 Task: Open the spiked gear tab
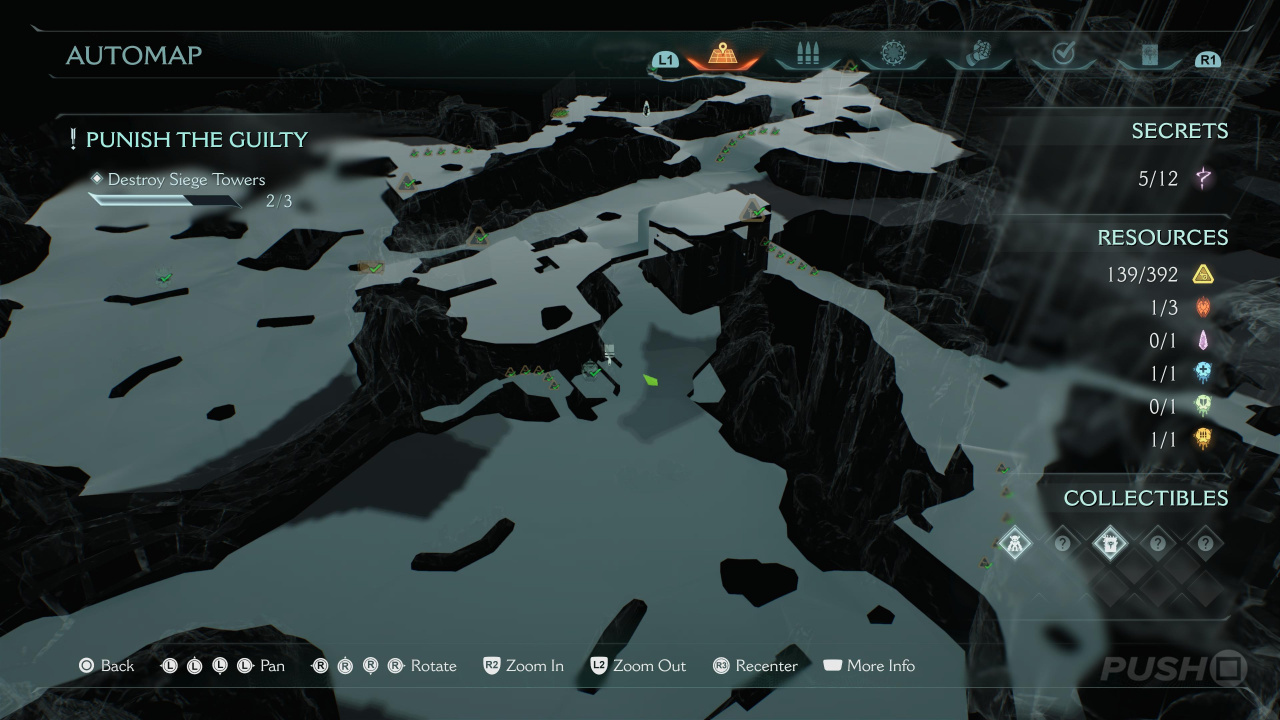[892, 54]
